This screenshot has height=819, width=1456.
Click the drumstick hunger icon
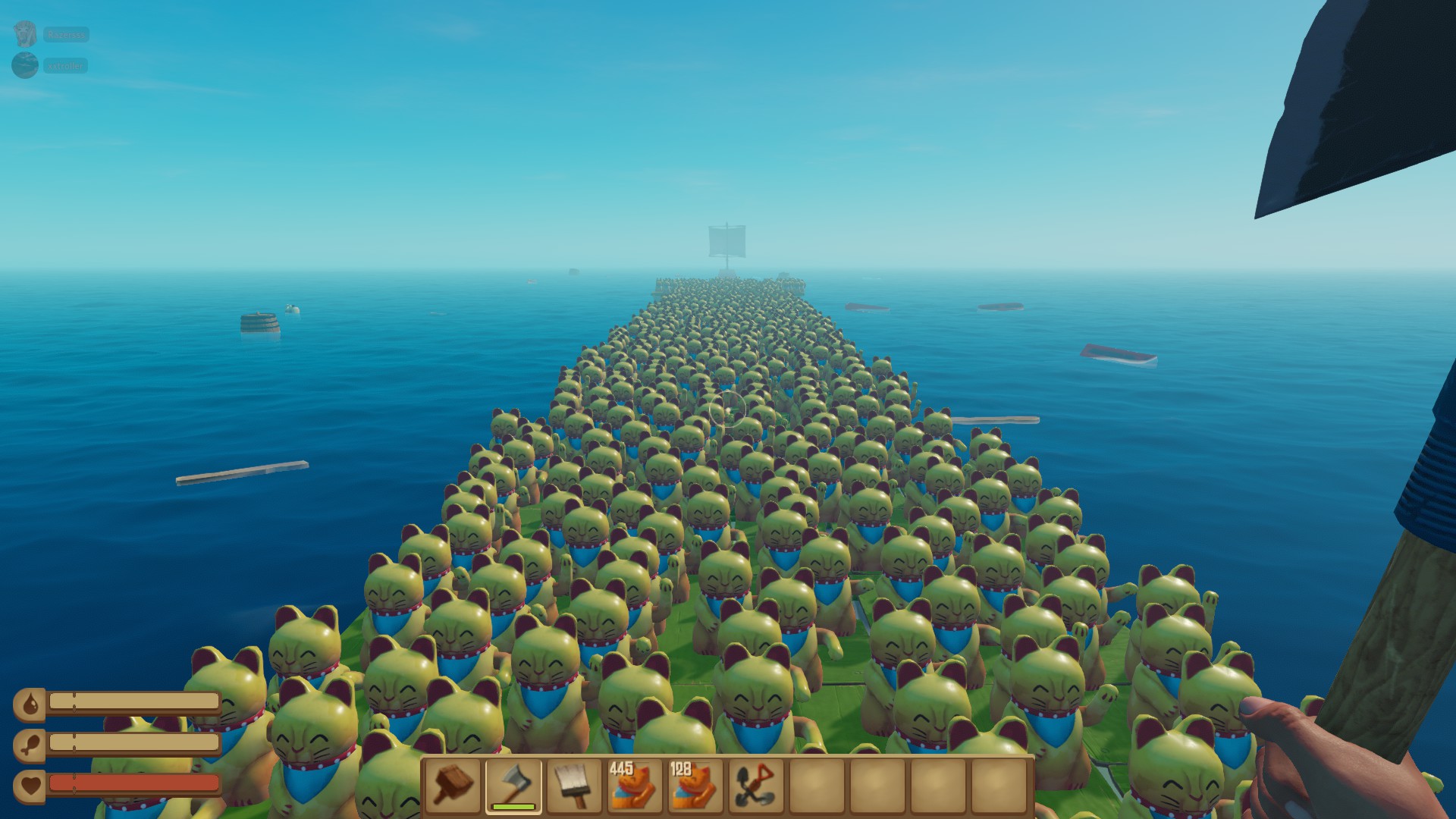(x=30, y=745)
